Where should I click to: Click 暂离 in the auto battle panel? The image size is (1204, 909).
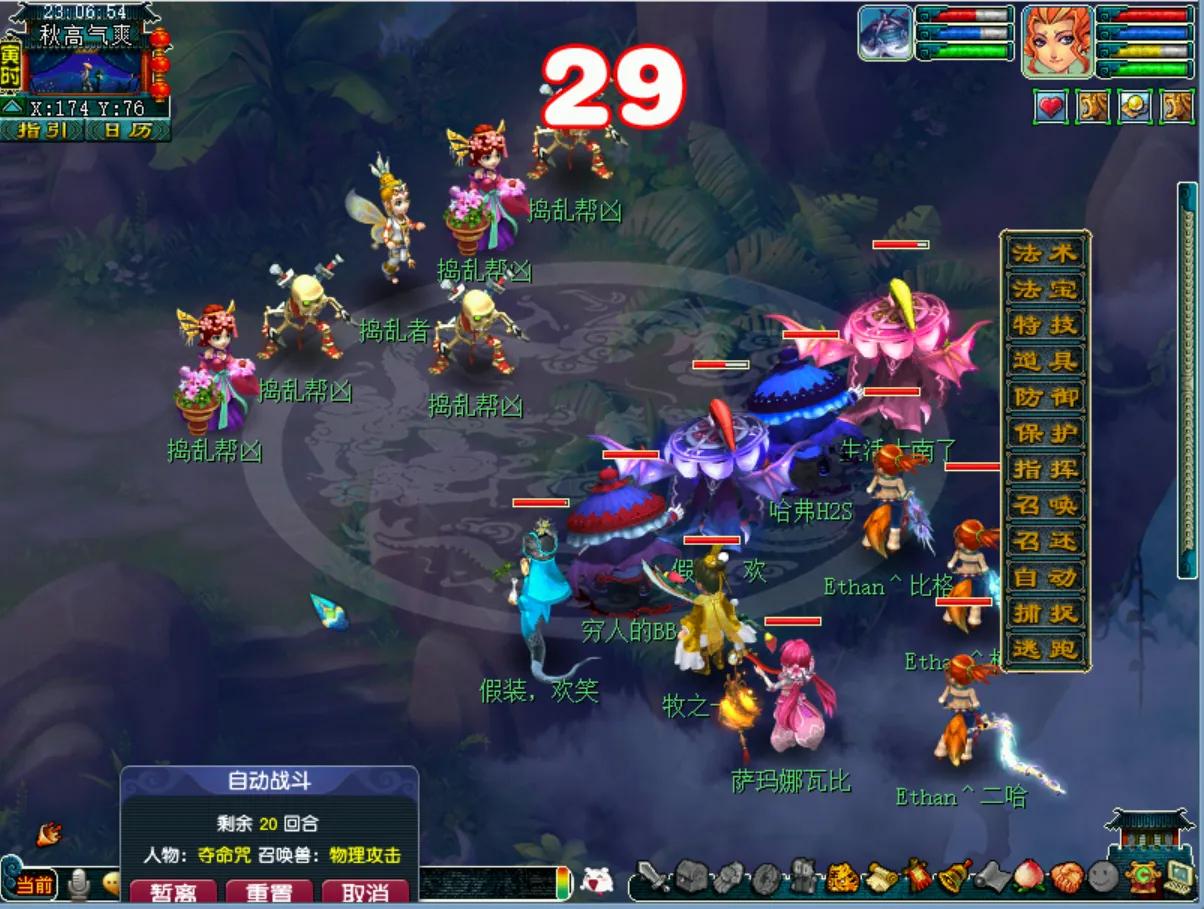pos(172,891)
